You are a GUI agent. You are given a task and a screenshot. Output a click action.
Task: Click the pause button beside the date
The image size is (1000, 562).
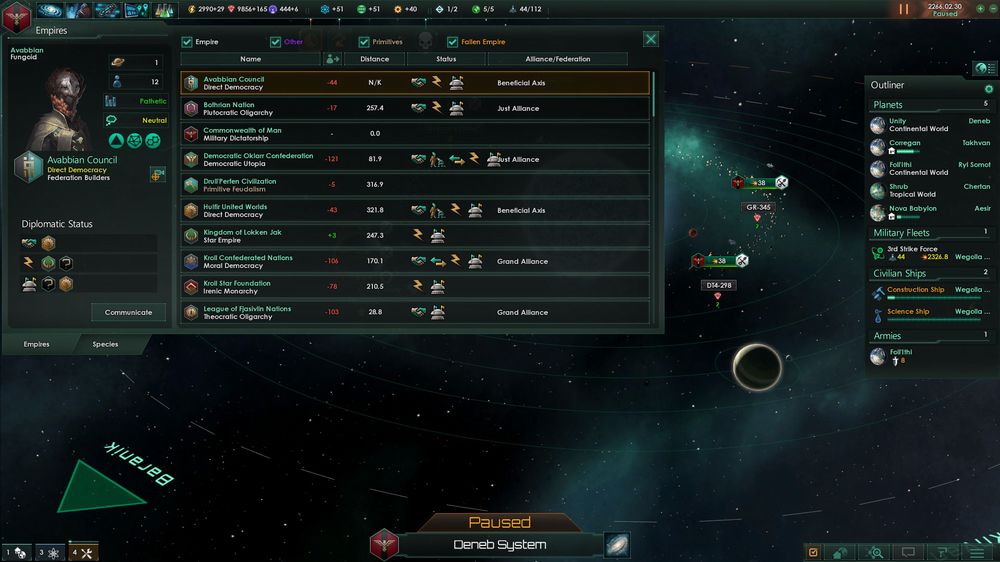coord(904,9)
